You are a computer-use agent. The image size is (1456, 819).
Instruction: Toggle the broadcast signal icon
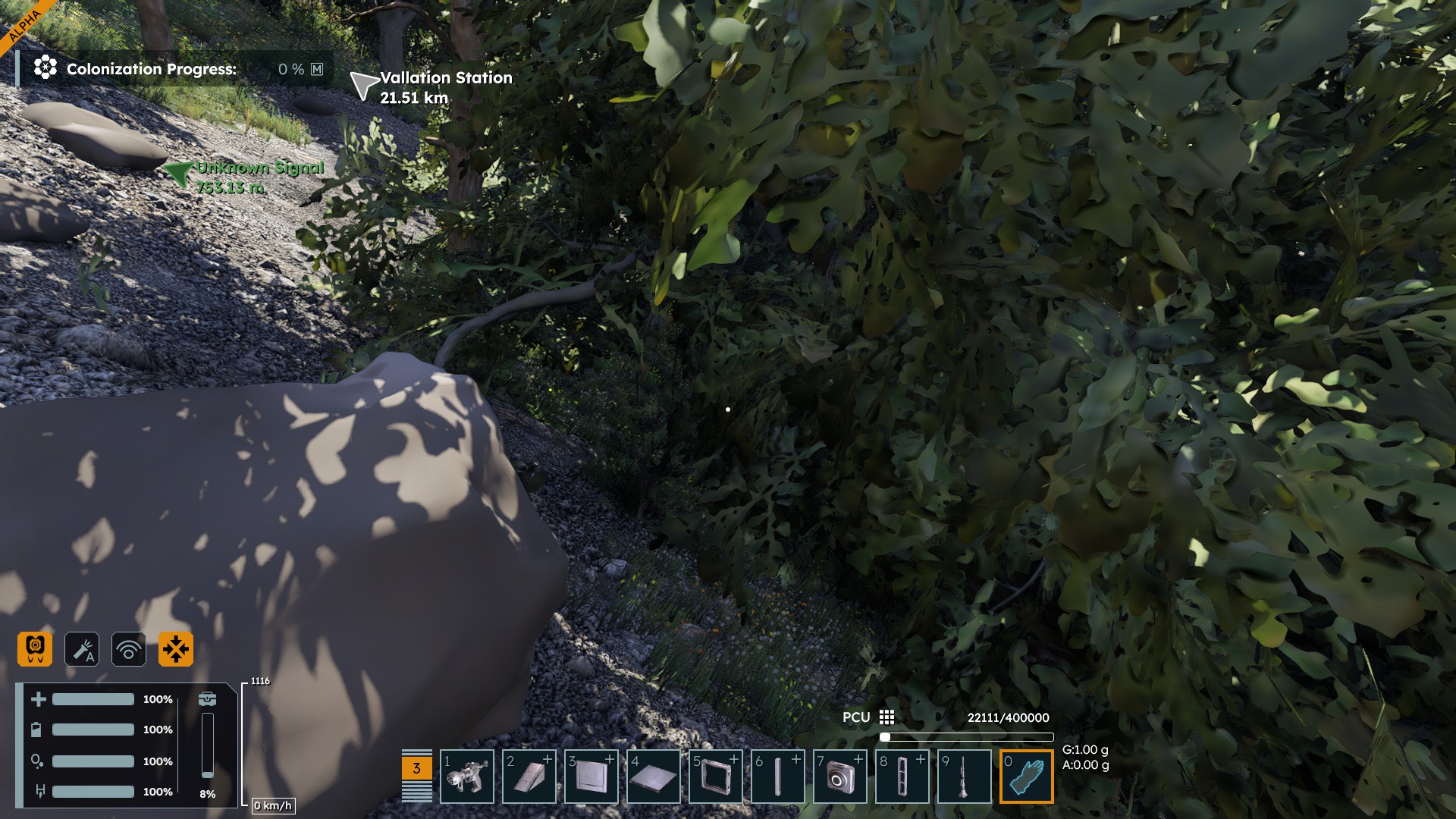[129, 649]
